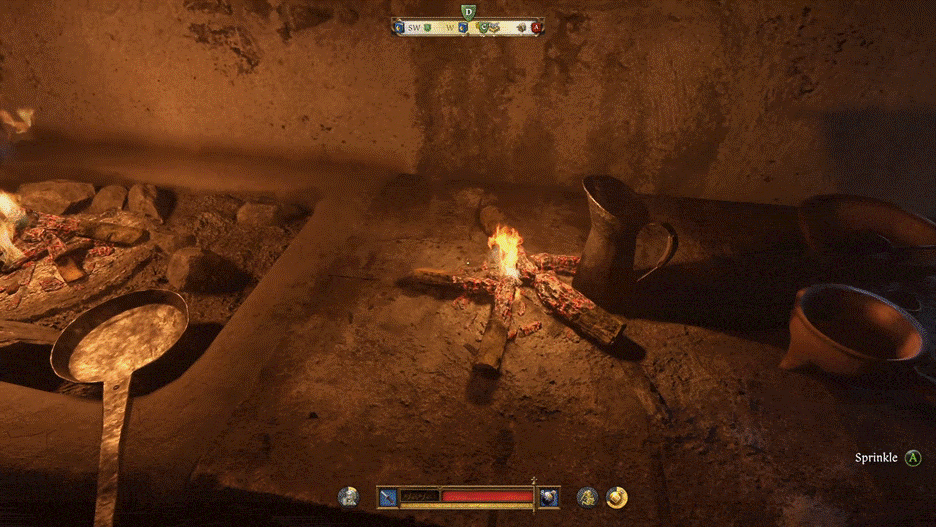Open the grey round status icon left of the sword slot
Screen dimensions: 936x527
(349, 496)
